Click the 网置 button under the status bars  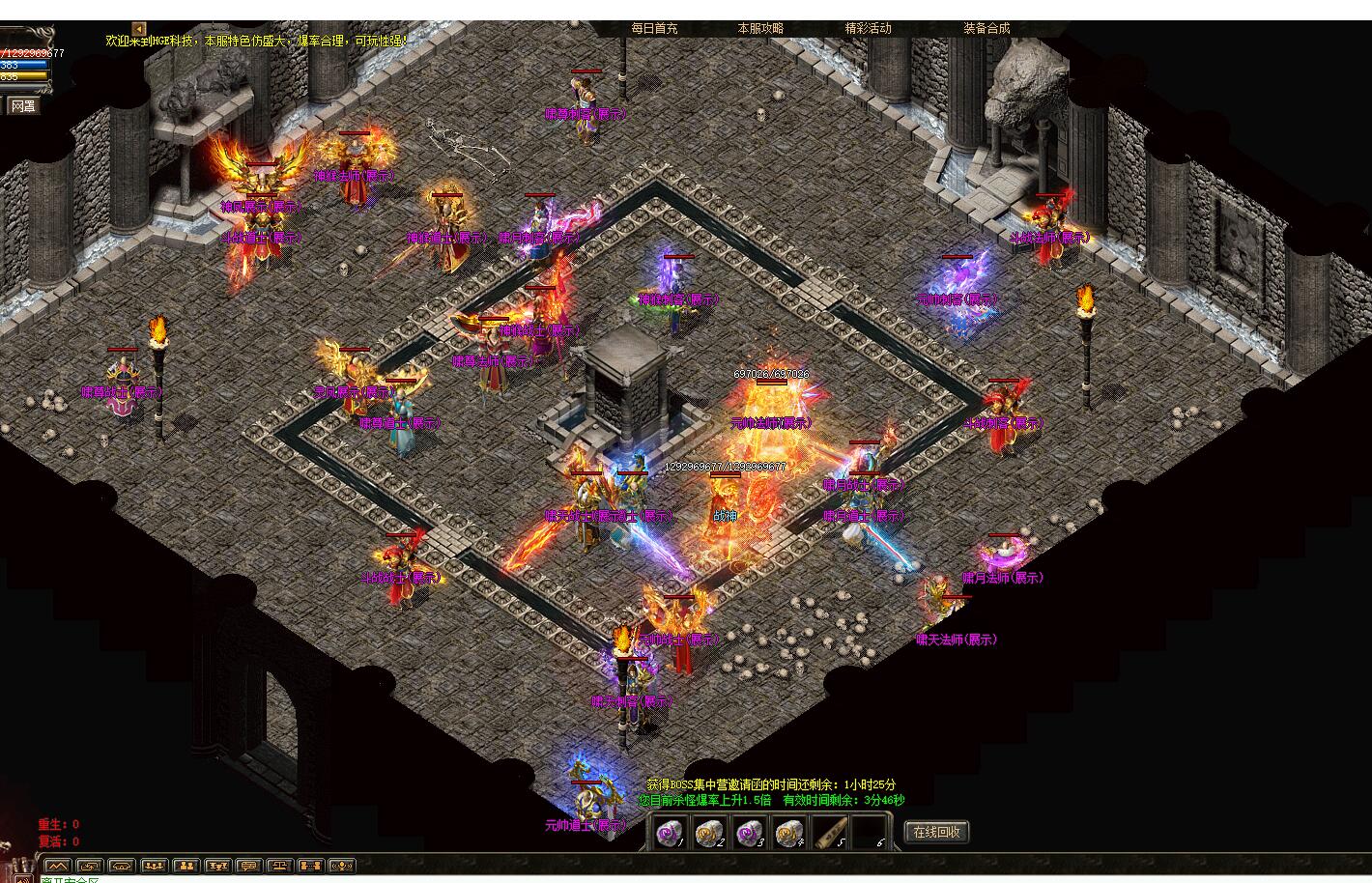tap(22, 106)
